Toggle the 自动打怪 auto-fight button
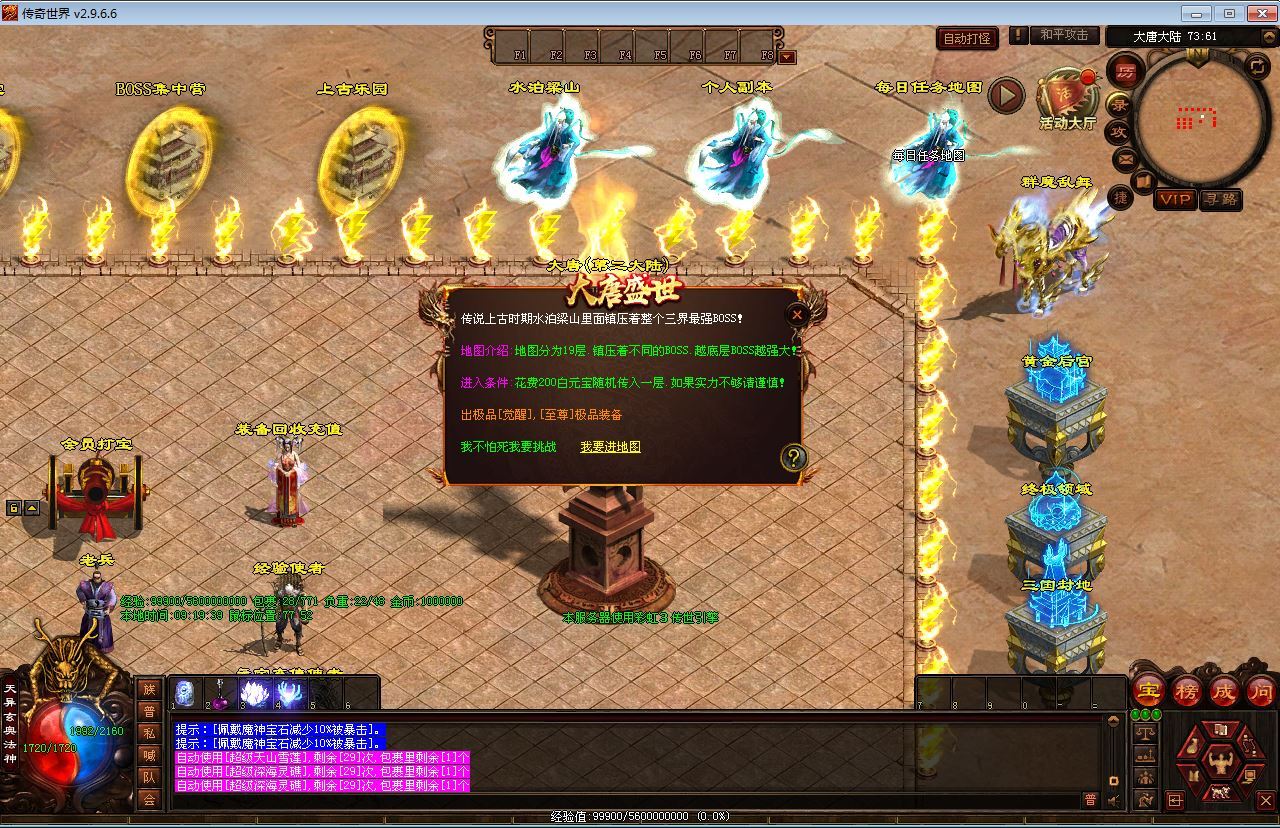Viewport: 1280px width, 828px height. coord(967,39)
